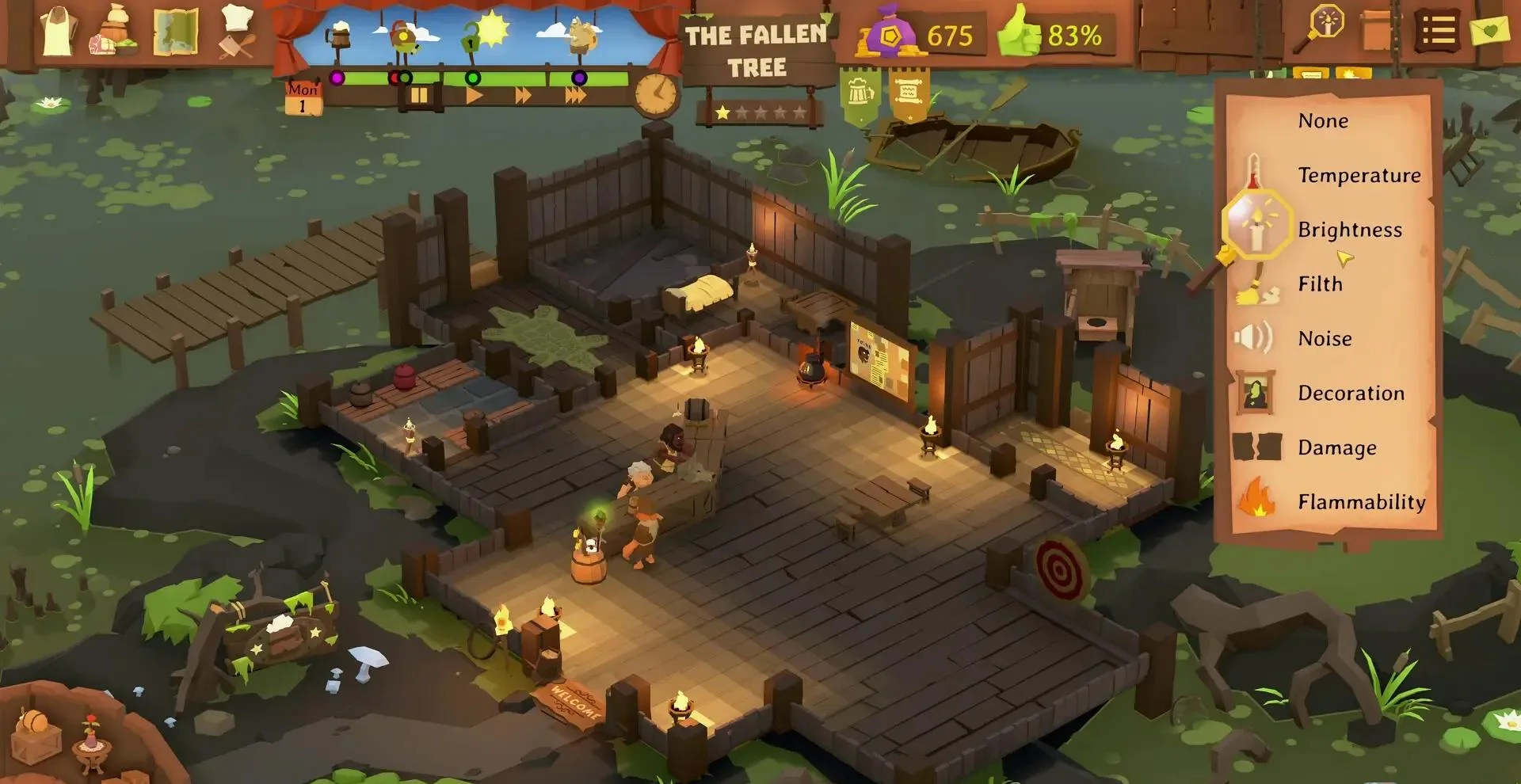
Task: Open the envelope with heart icon
Action: click(1489, 30)
